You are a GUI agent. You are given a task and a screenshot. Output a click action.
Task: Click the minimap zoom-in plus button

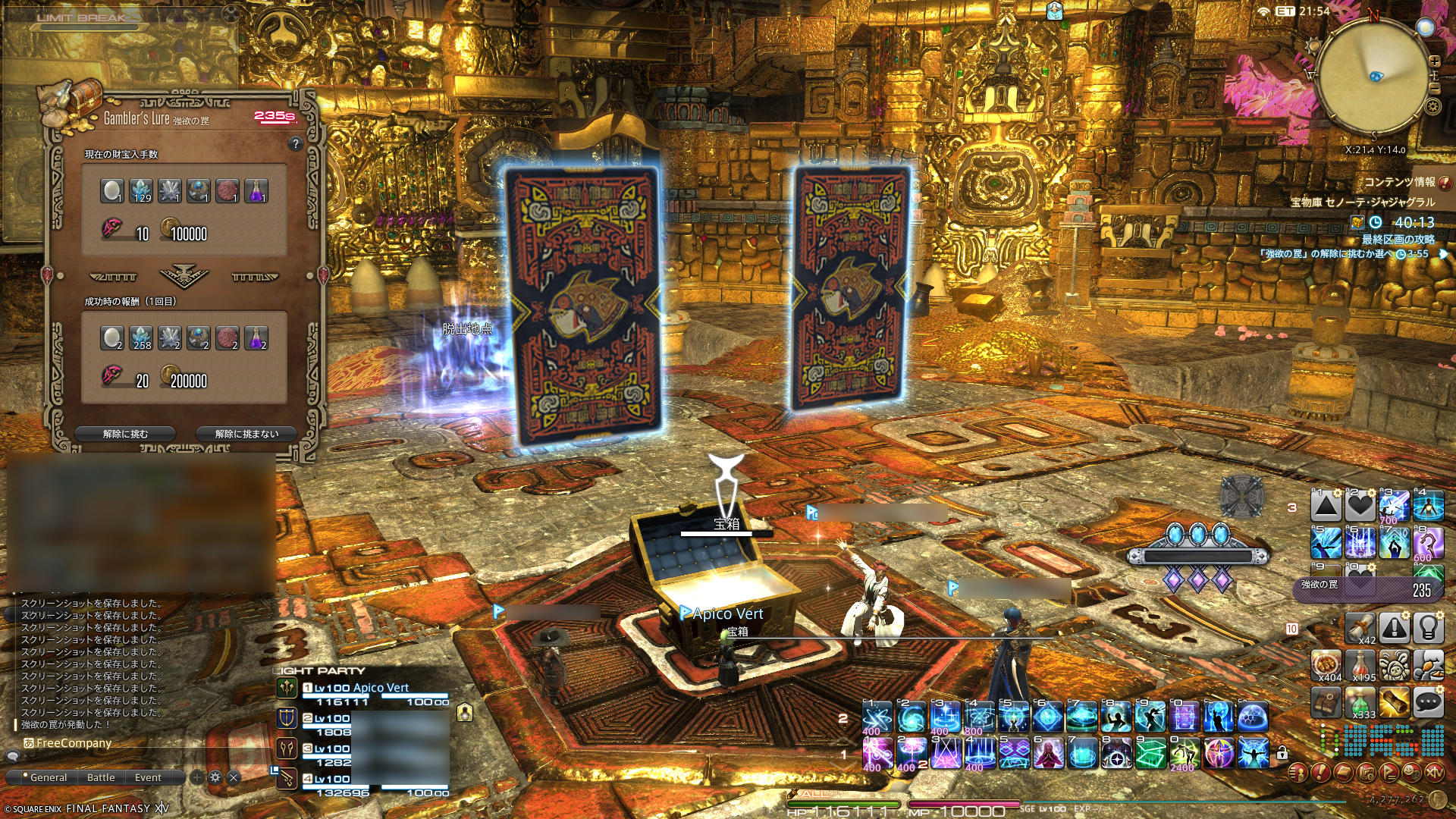(x=1434, y=61)
